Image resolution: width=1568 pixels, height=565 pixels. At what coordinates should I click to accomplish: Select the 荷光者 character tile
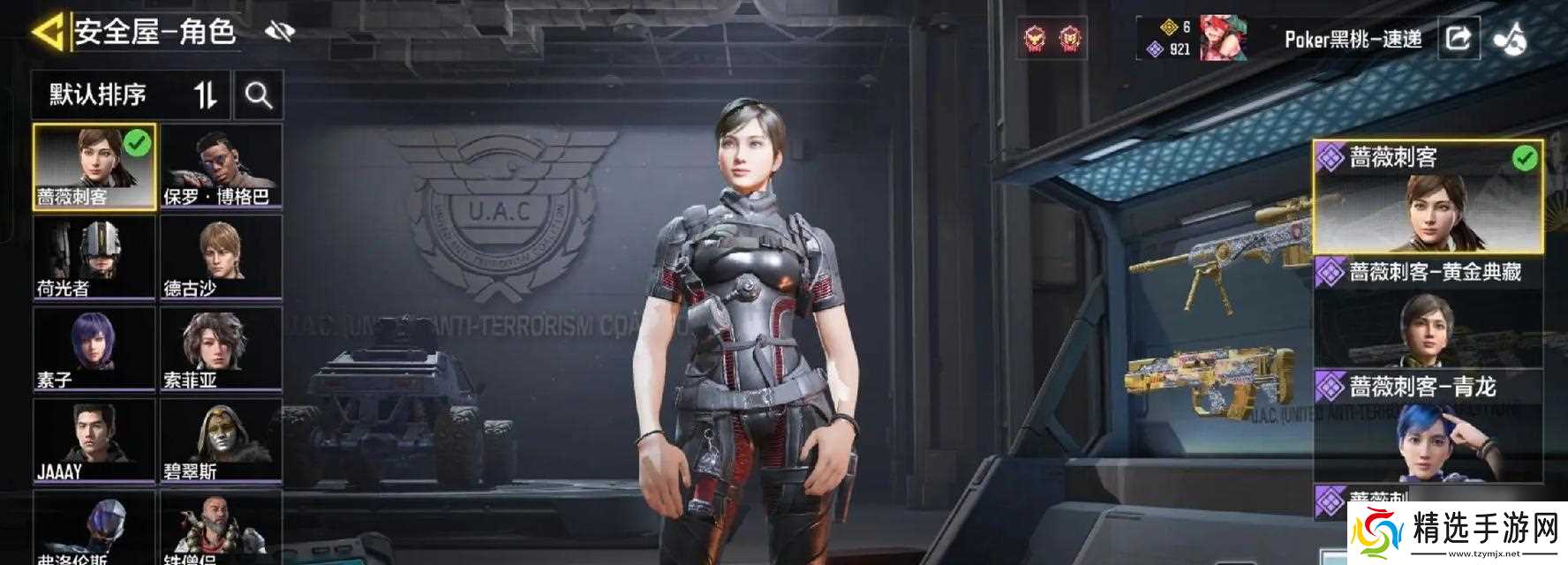click(x=94, y=258)
